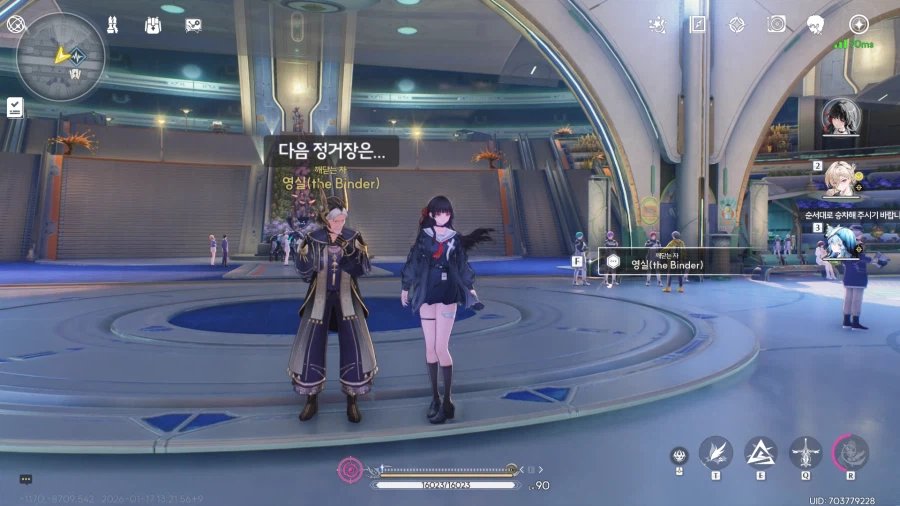Open the character head profile icon
Image resolution: width=900 pixels, height=506 pixels.
[x=816, y=24]
